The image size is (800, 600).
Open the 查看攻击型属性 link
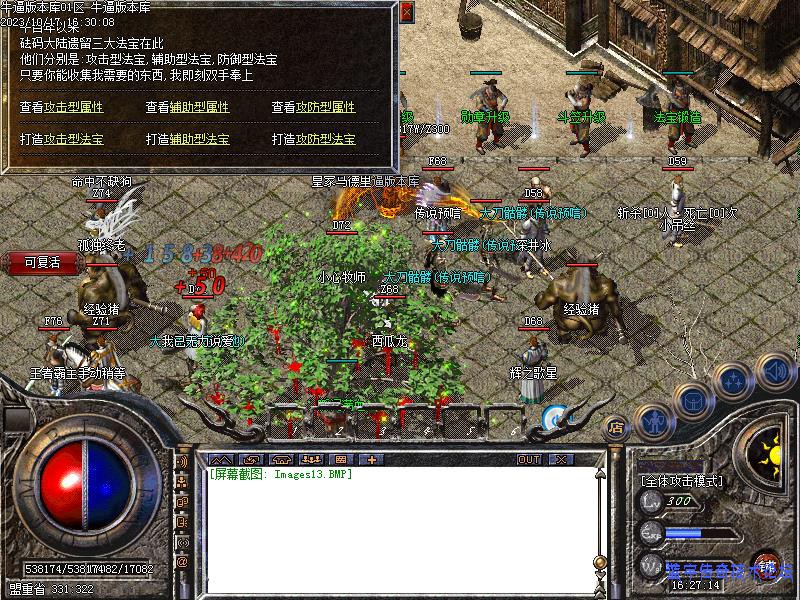pos(61,107)
